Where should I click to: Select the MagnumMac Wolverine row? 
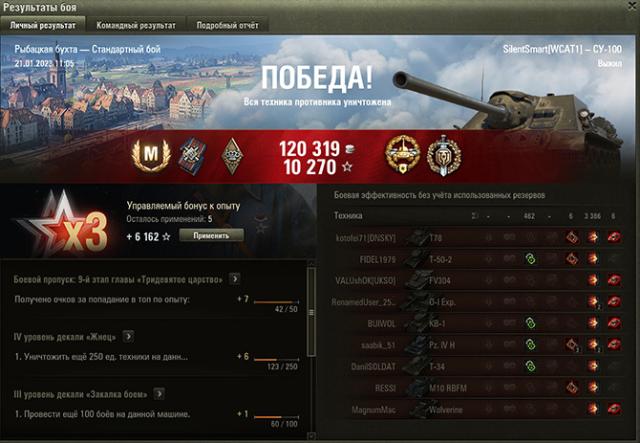(x=480, y=410)
